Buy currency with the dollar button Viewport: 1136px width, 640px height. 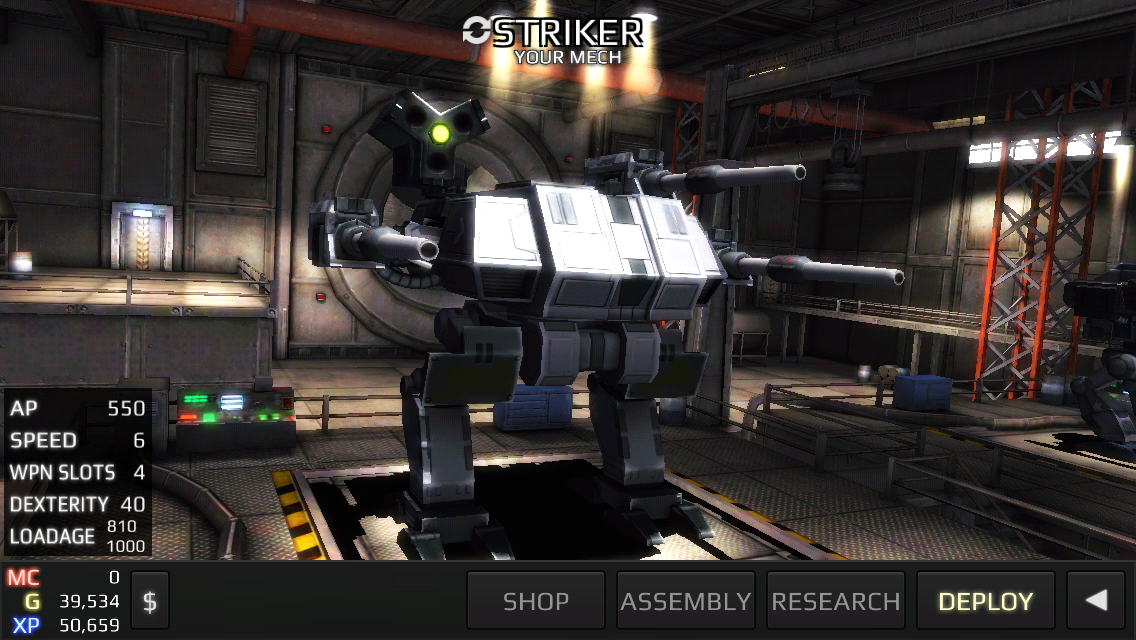[x=150, y=601]
